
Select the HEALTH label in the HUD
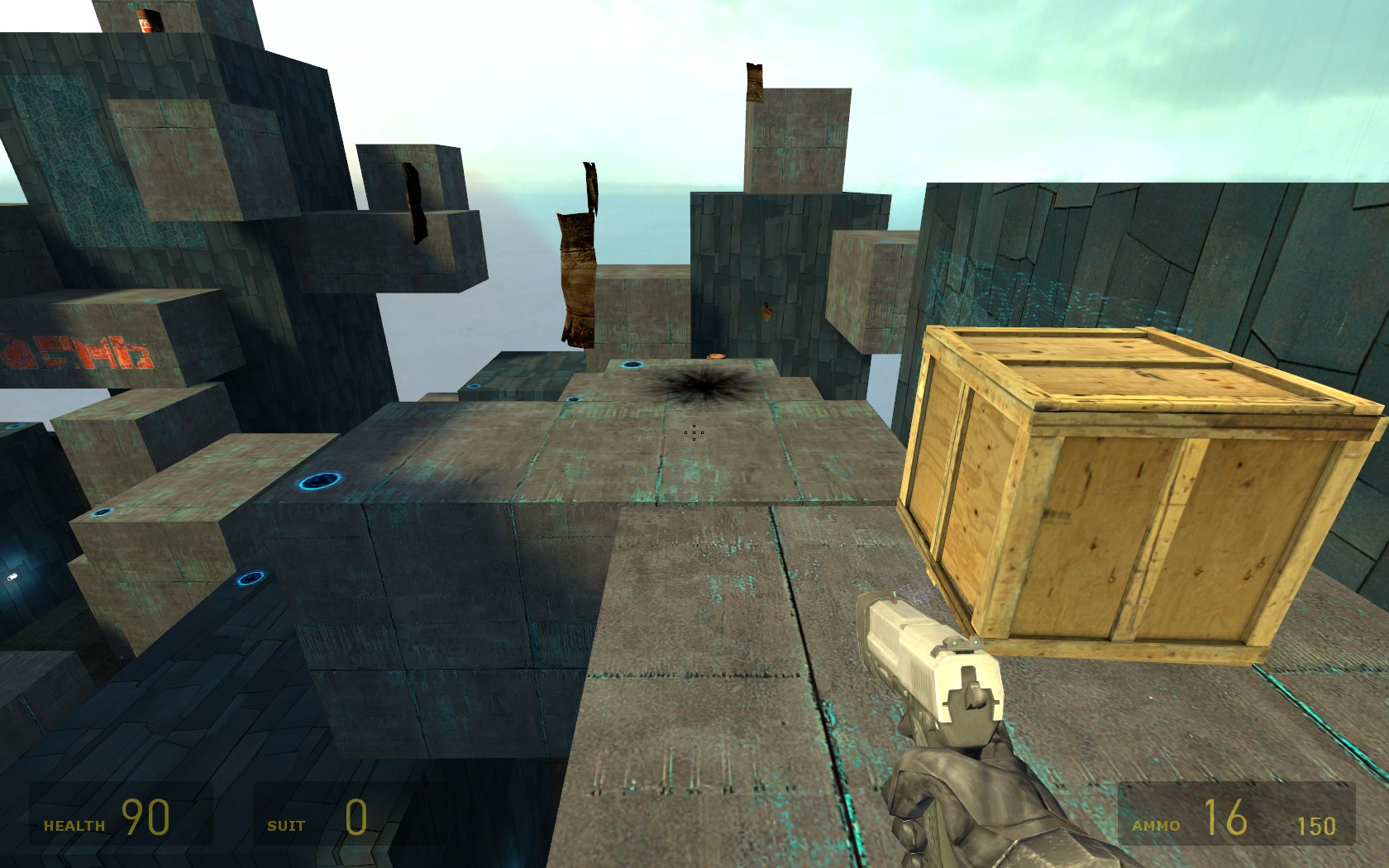(x=73, y=824)
